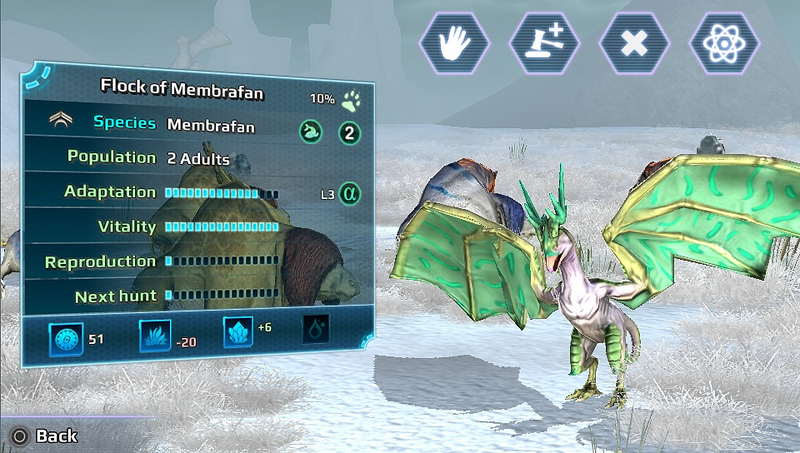
Task: Click the chevron rank icon beside Species
Action: coord(63,122)
